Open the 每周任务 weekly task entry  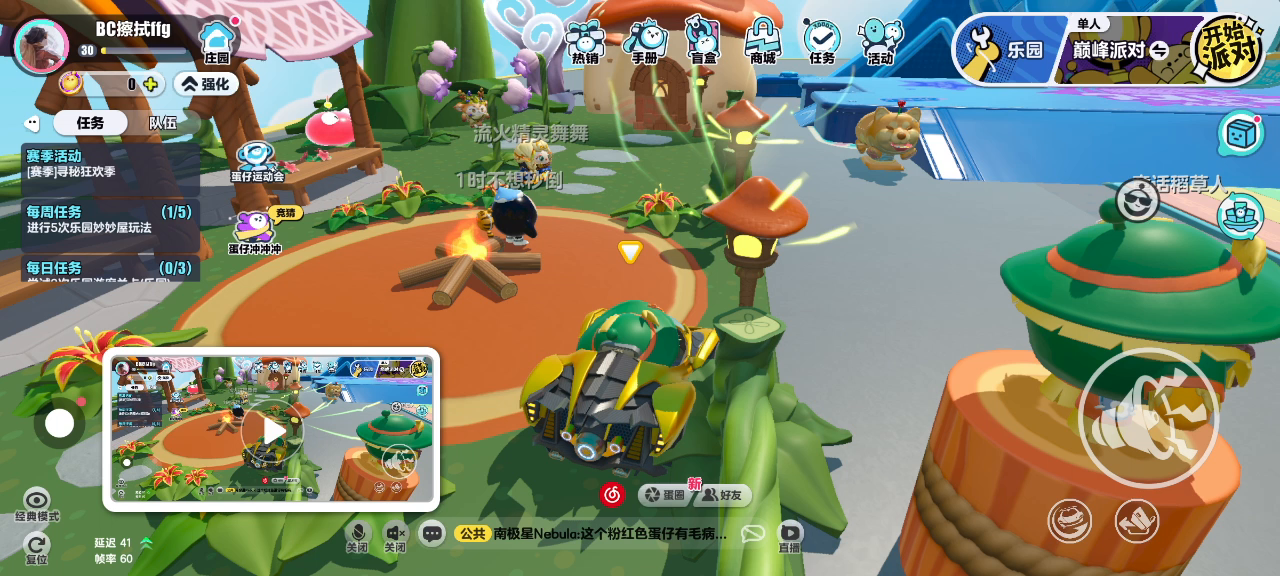click(109, 220)
